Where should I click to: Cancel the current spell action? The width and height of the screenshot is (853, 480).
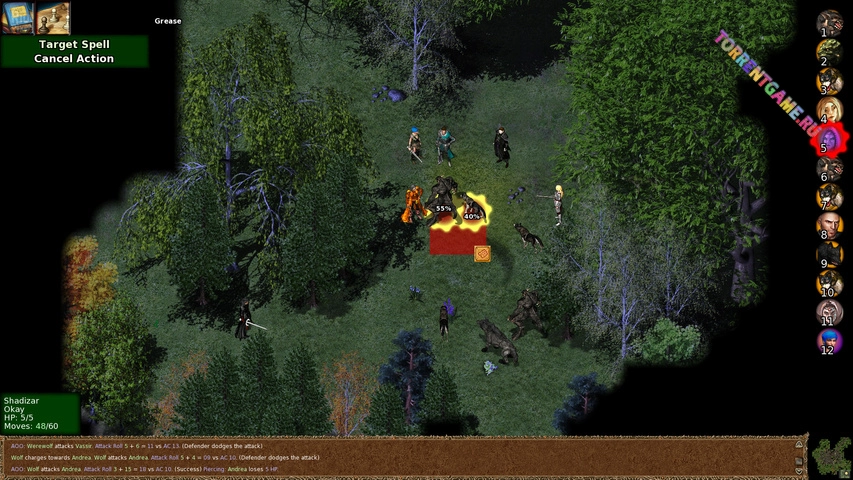coord(74,59)
